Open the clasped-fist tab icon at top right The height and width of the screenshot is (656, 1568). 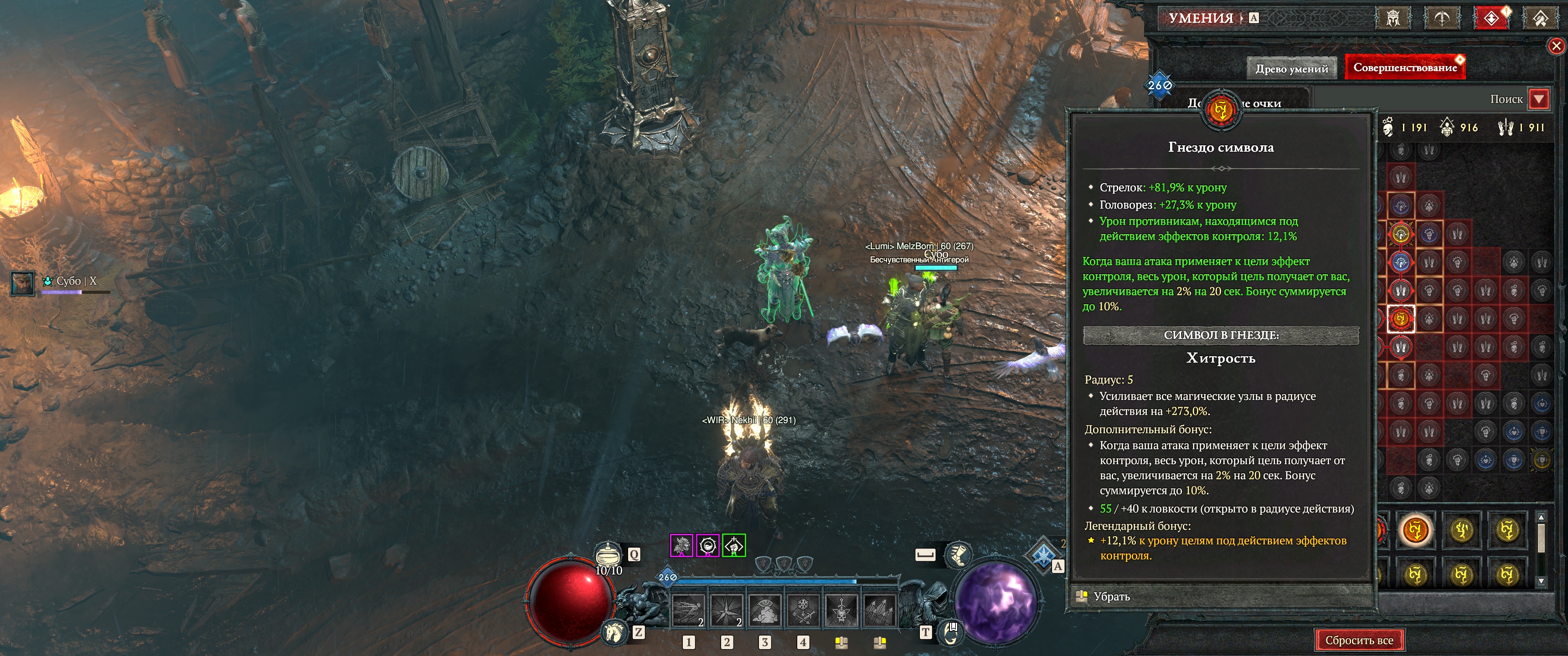tap(1540, 18)
